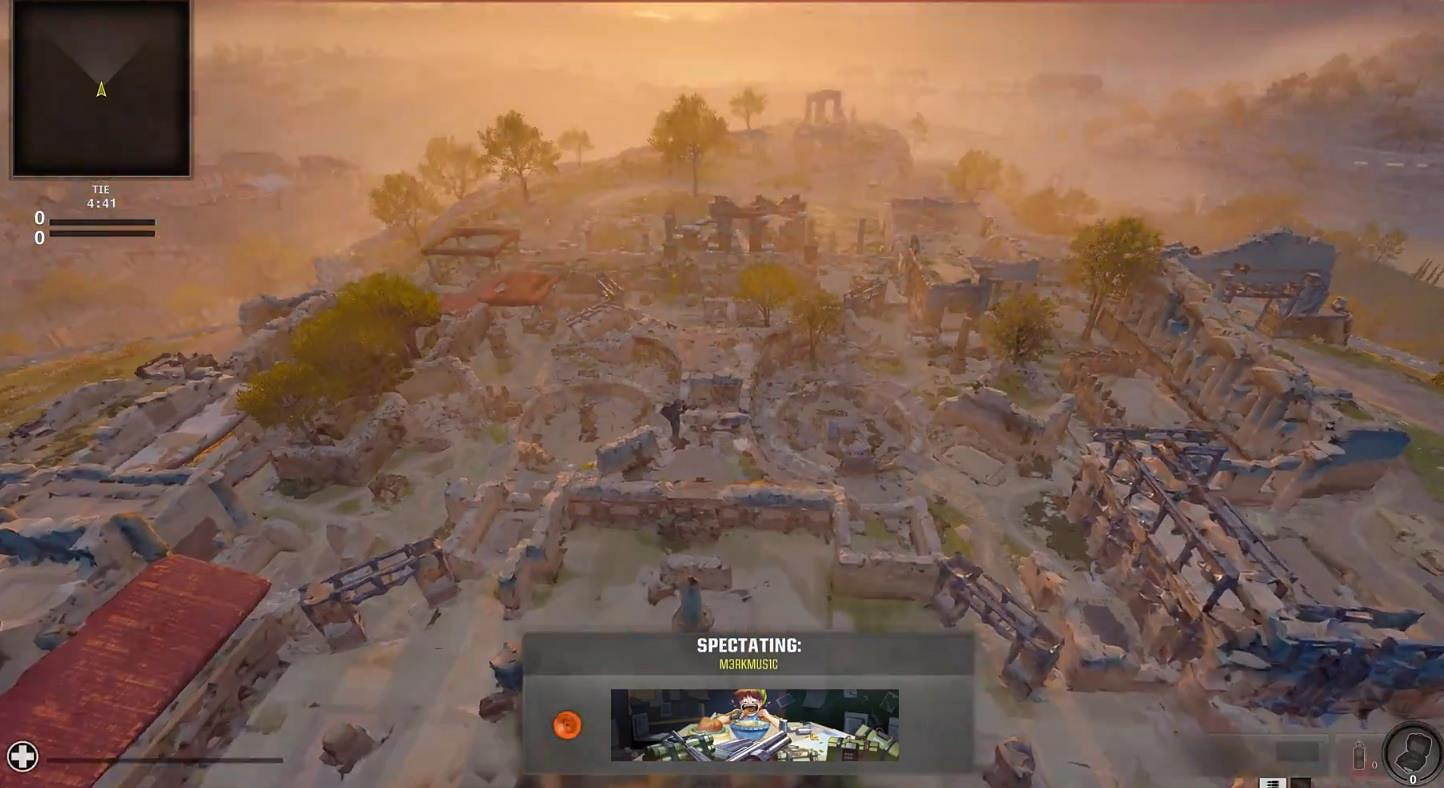The width and height of the screenshot is (1444, 788).
Task: Click the weapon attachment icon next to the magazine
Action: [x=1301, y=780]
